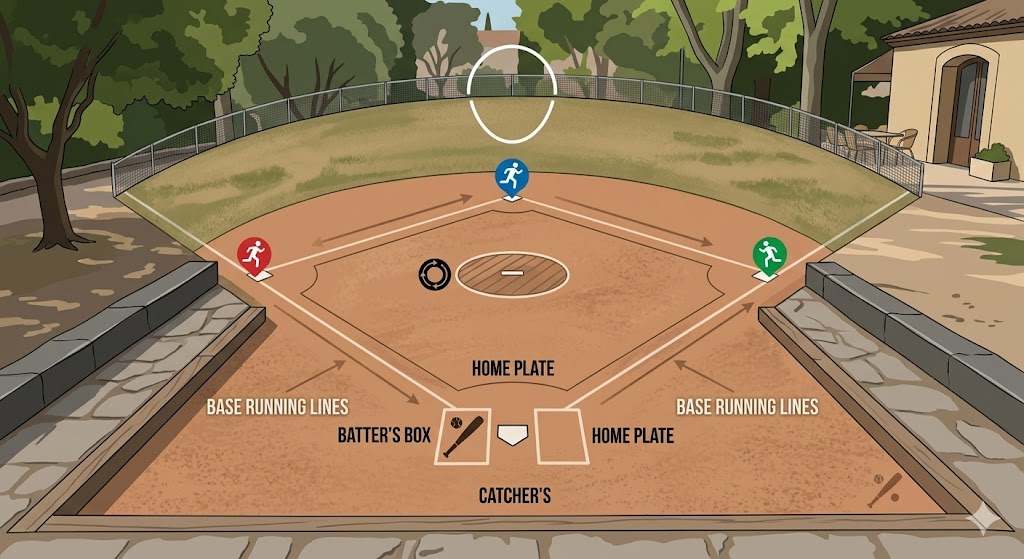Click the black ring icon beside the mound
The height and width of the screenshot is (559, 1024).
click(436, 274)
